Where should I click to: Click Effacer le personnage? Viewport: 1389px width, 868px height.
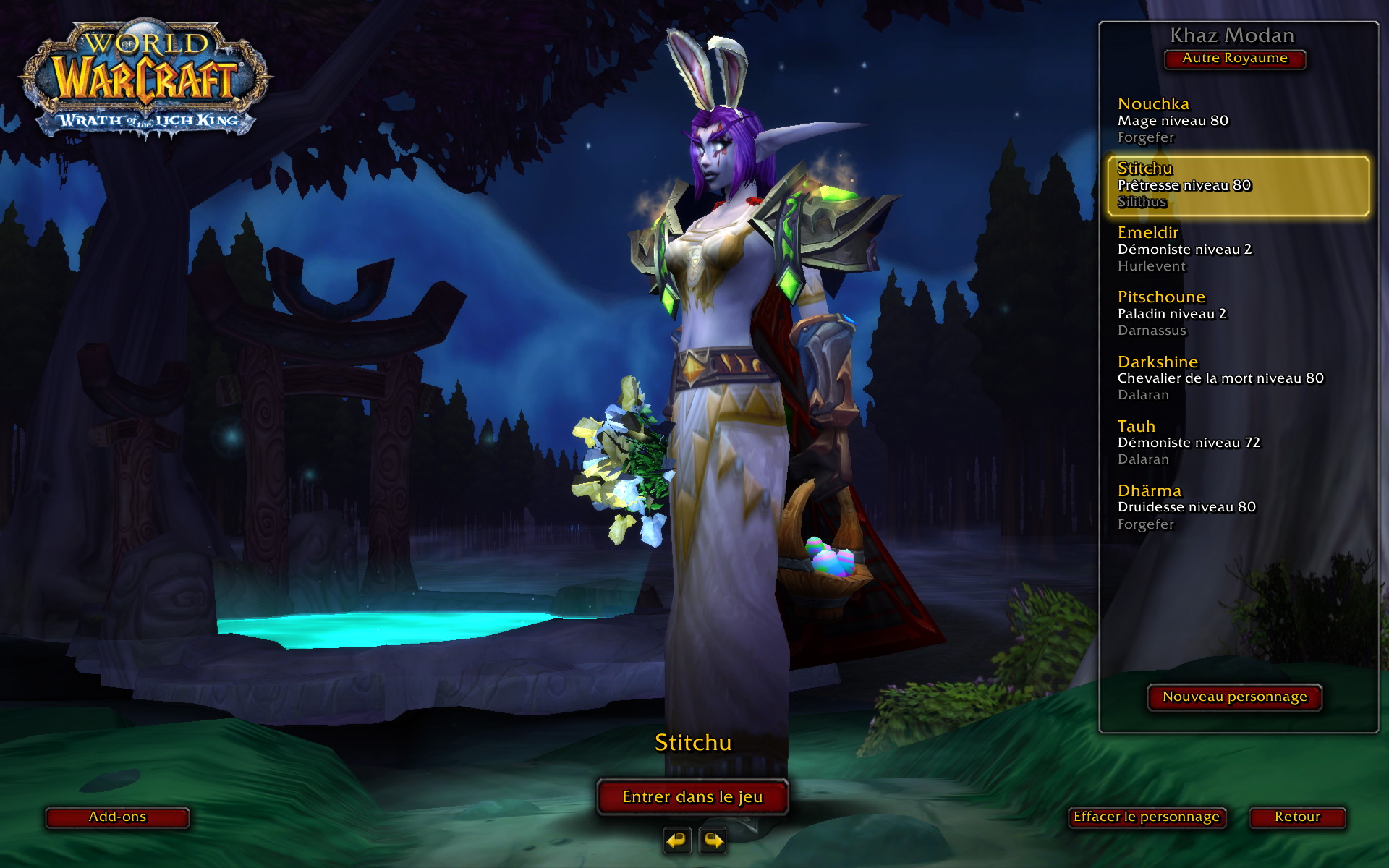1147,817
